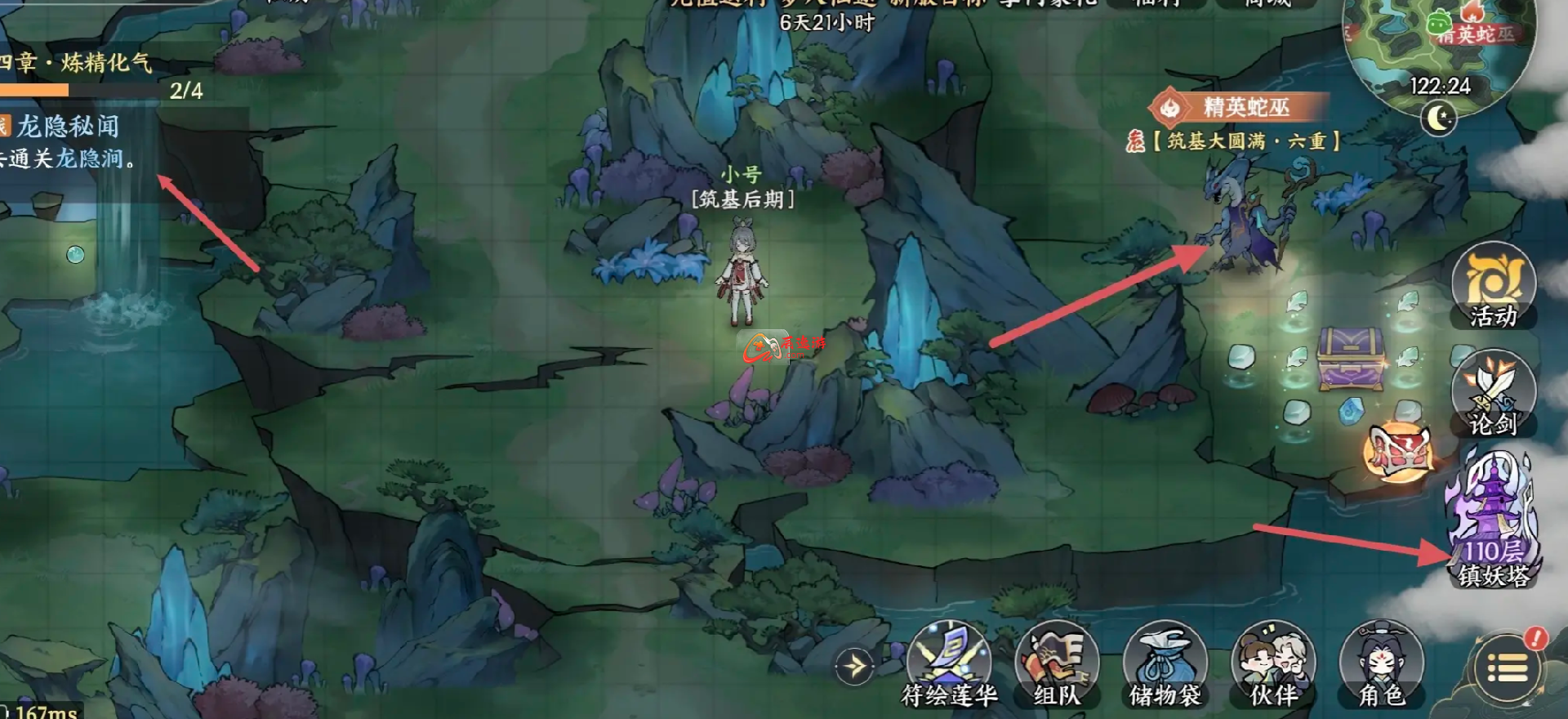The width and height of the screenshot is (1568, 719).
Task: Open the 伙伴 companions screen
Action: (x=1273, y=663)
